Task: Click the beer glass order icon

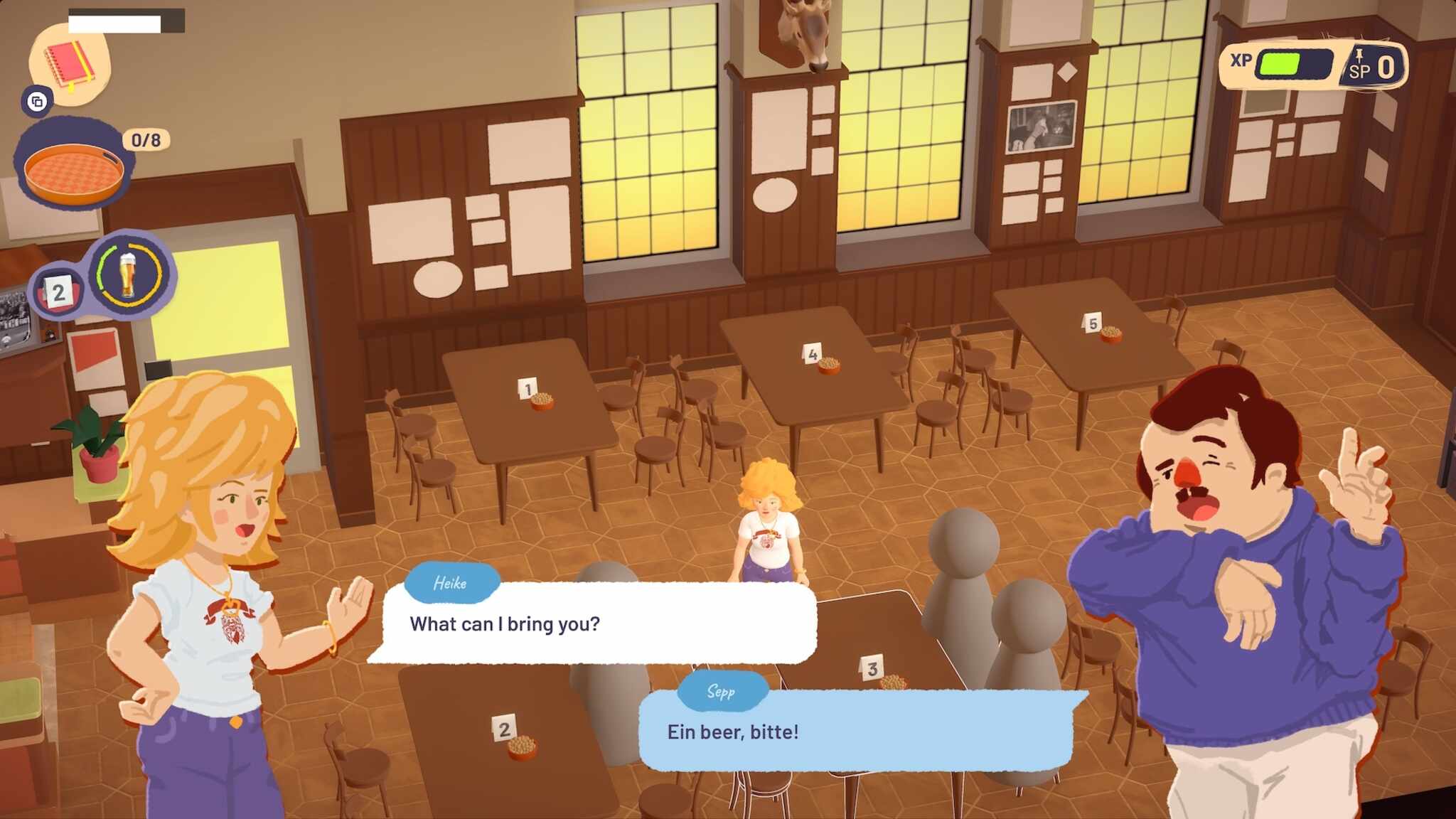Action: tap(129, 275)
